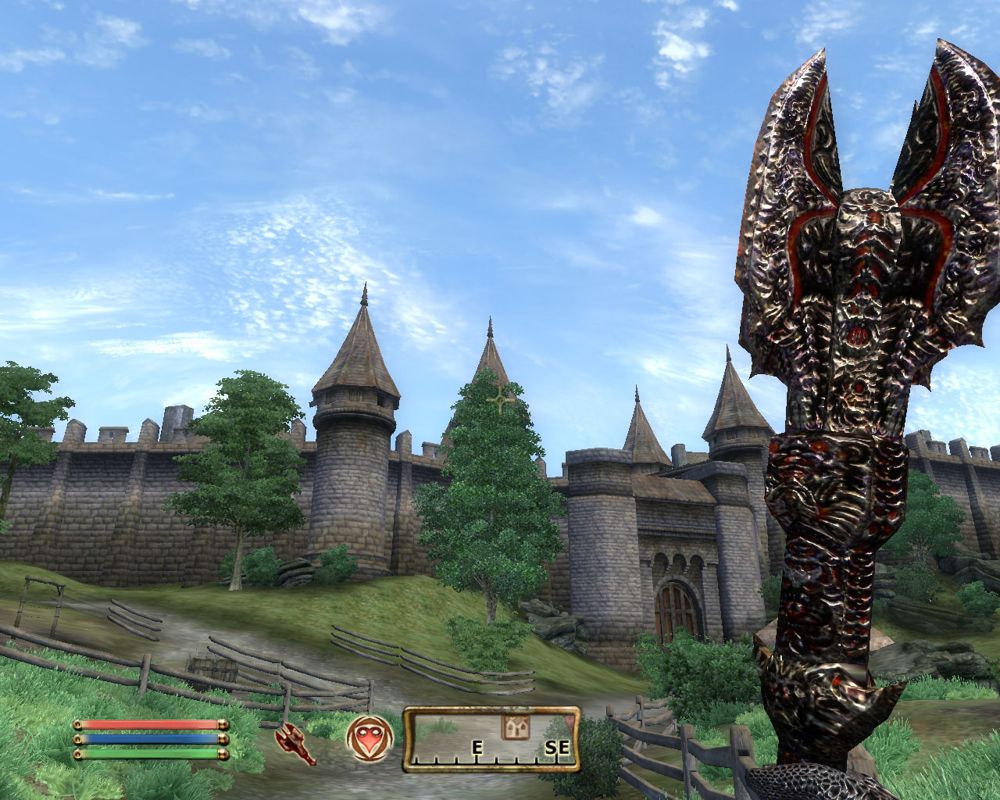Click the house marker on the compass
Screen dimensions: 1000x800
click(x=516, y=727)
